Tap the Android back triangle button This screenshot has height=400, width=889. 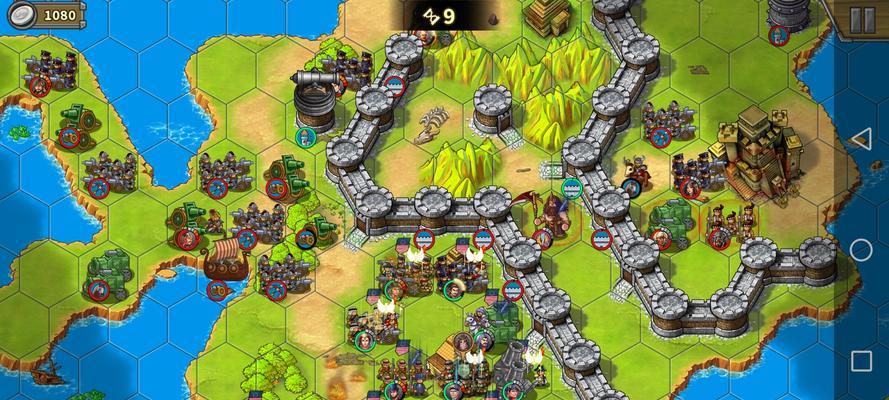pyautogui.click(x=860, y=139)
